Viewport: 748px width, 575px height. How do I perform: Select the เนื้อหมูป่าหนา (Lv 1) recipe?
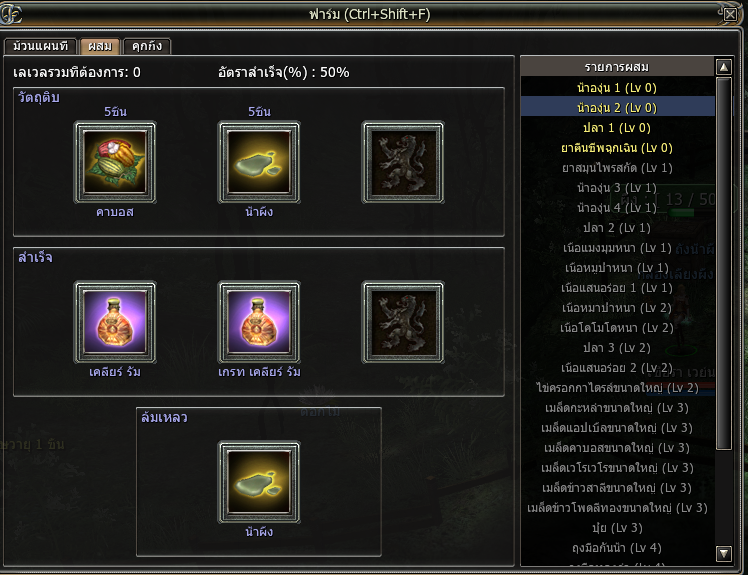(x=617, y=268)
